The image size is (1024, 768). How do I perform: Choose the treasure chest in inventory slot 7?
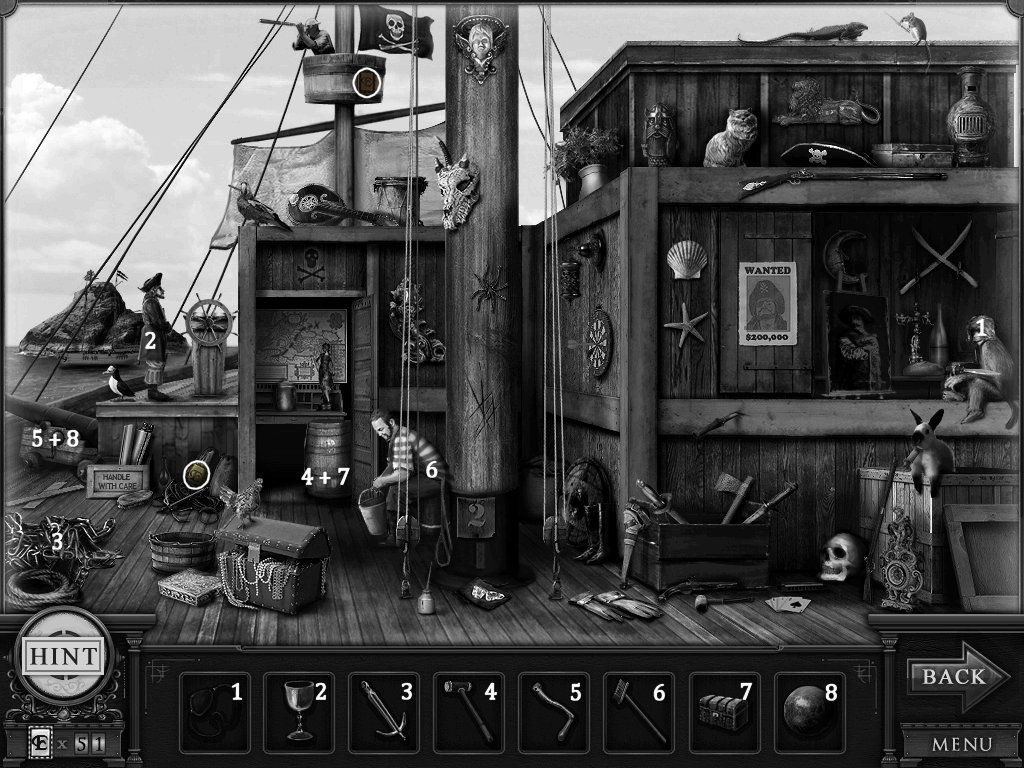click(723, 712)
